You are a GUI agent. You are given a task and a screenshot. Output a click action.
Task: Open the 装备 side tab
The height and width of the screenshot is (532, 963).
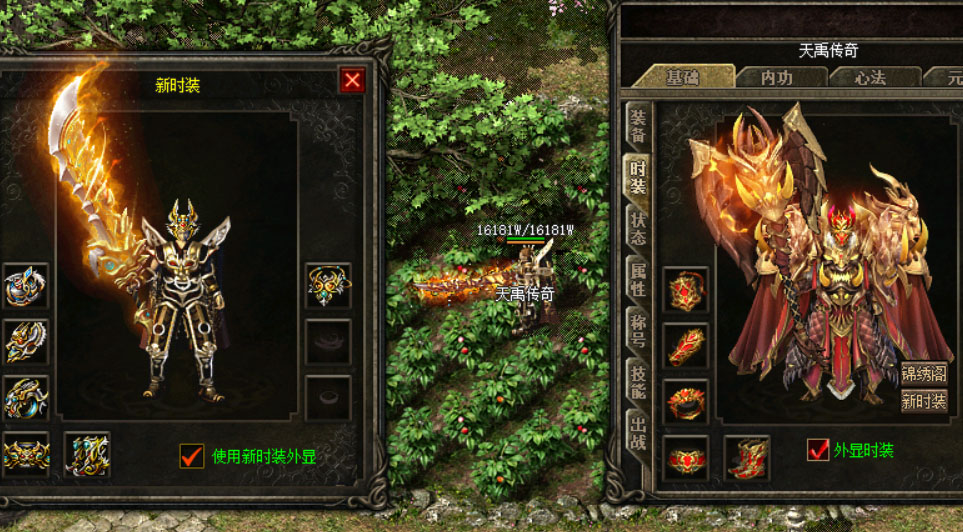point(637,124)
